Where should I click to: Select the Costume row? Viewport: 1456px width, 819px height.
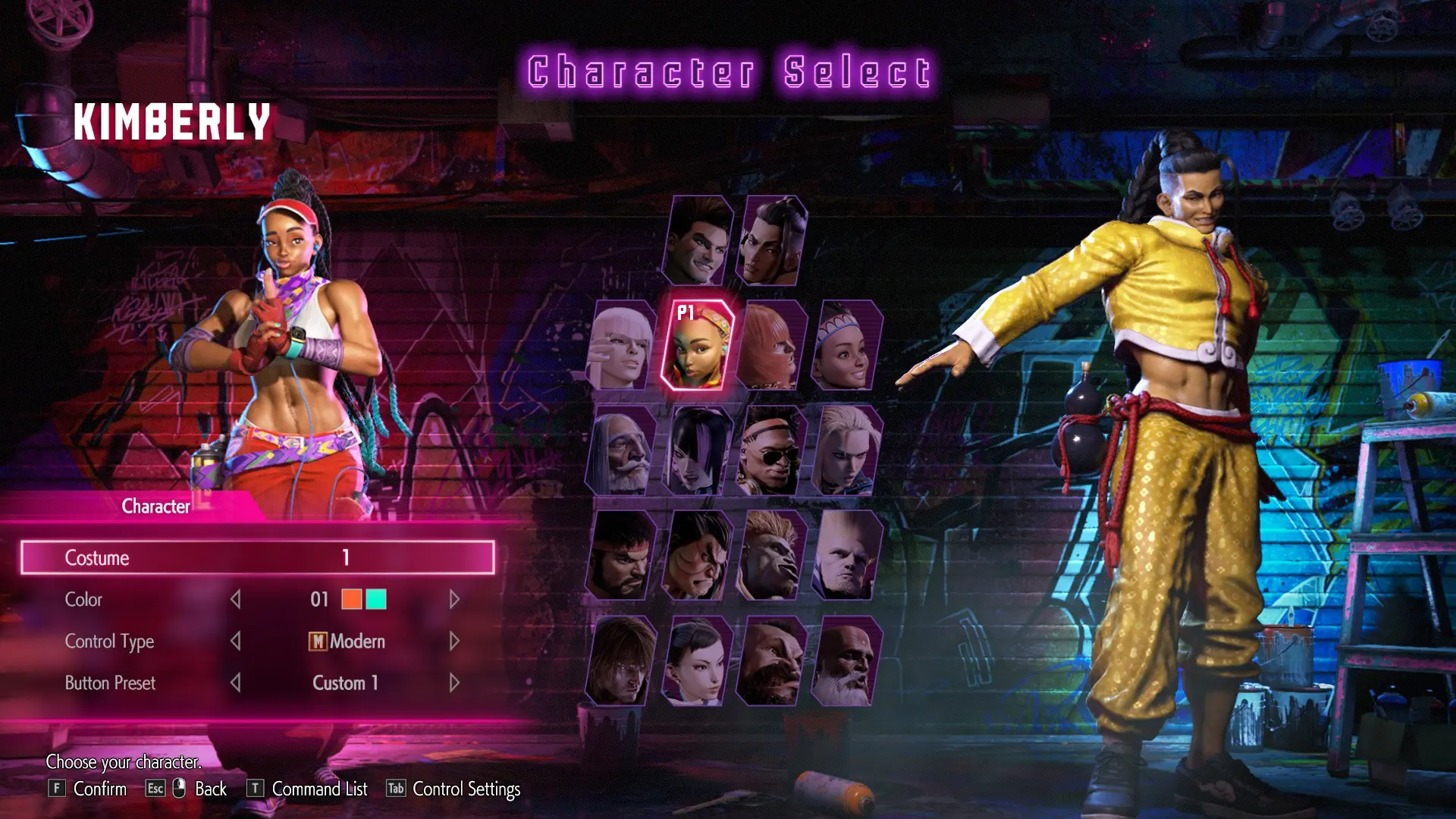tap(258, 557)
